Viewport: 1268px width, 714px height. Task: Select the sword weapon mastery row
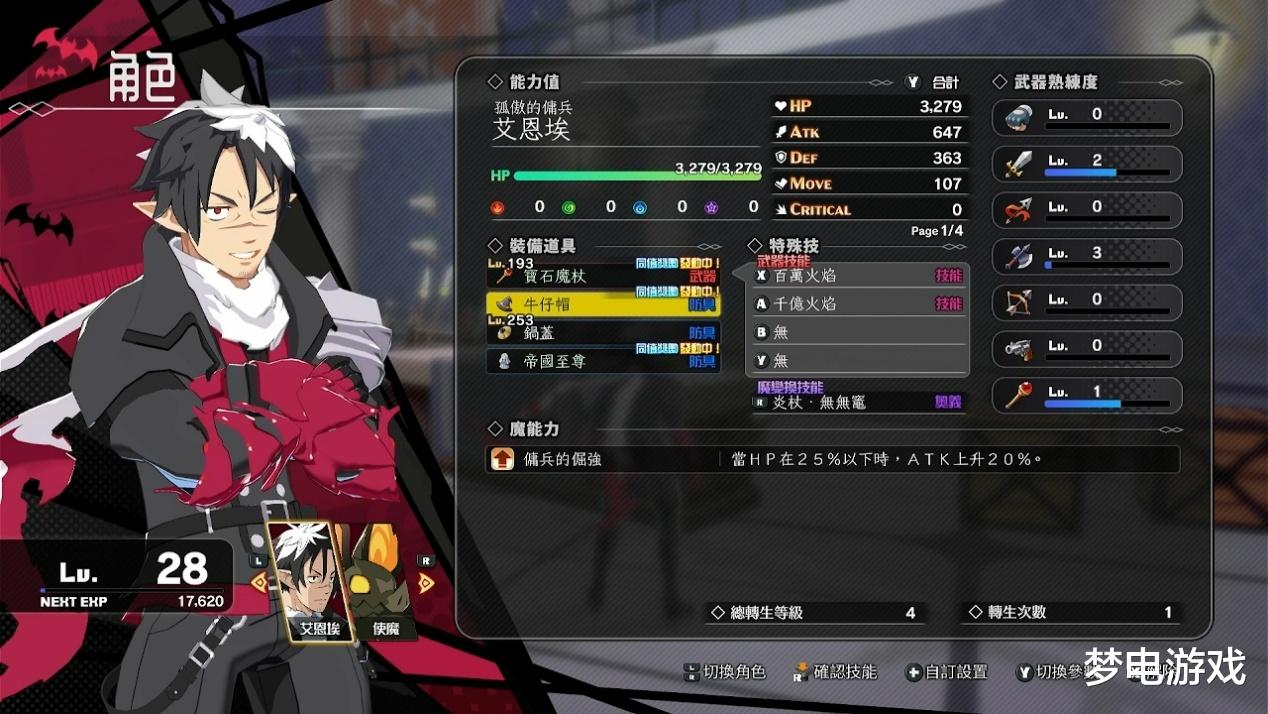pyautogui.click(x=1087, y=164)
